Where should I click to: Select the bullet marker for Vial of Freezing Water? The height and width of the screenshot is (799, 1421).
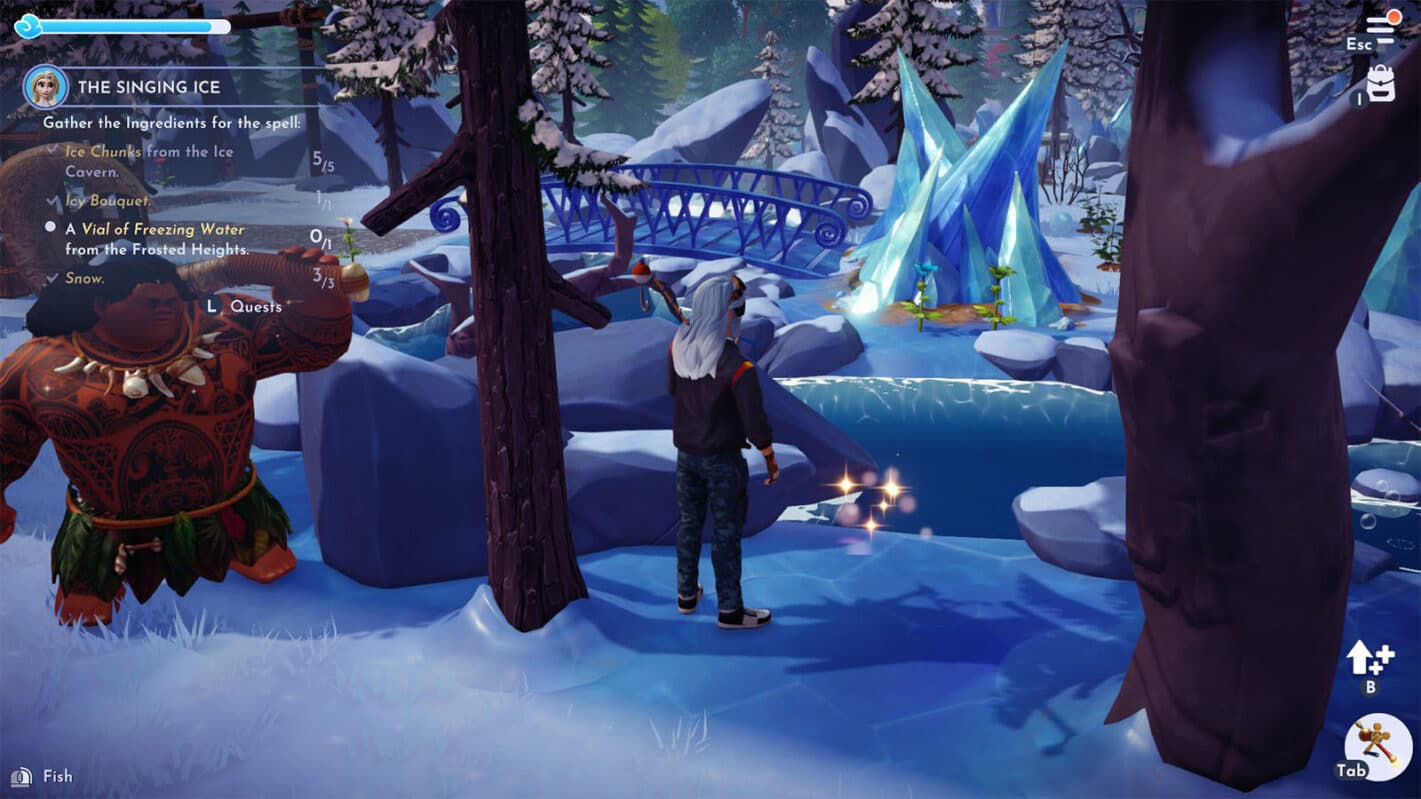[50, 228]
